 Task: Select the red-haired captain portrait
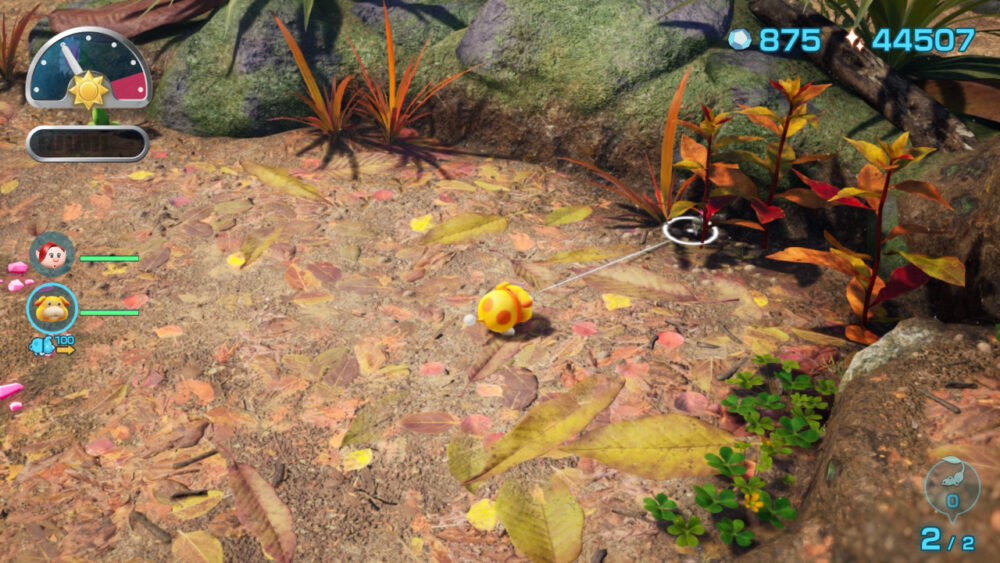(52, 254)
